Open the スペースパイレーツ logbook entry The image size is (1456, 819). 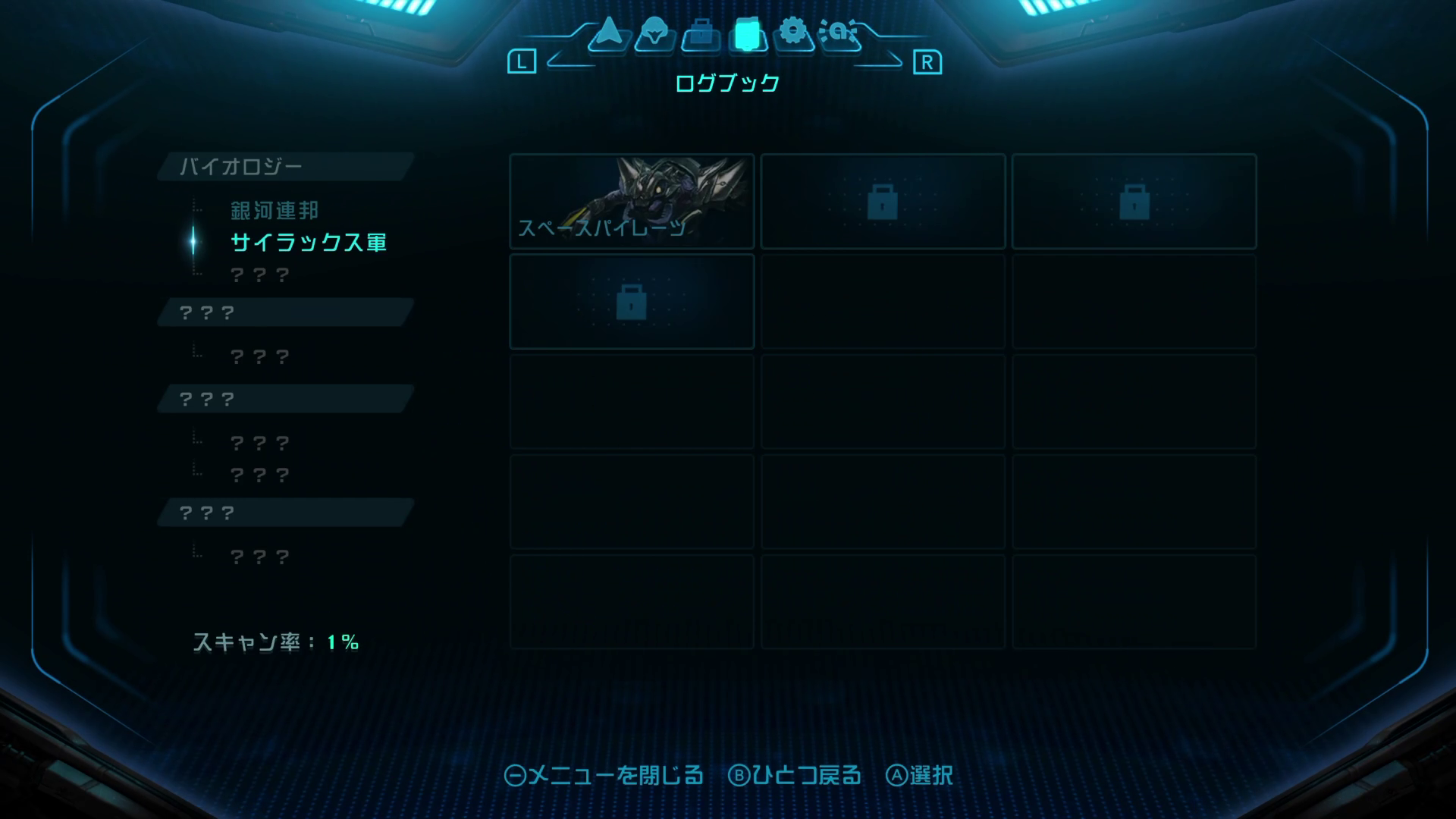(x=632, y=202)
